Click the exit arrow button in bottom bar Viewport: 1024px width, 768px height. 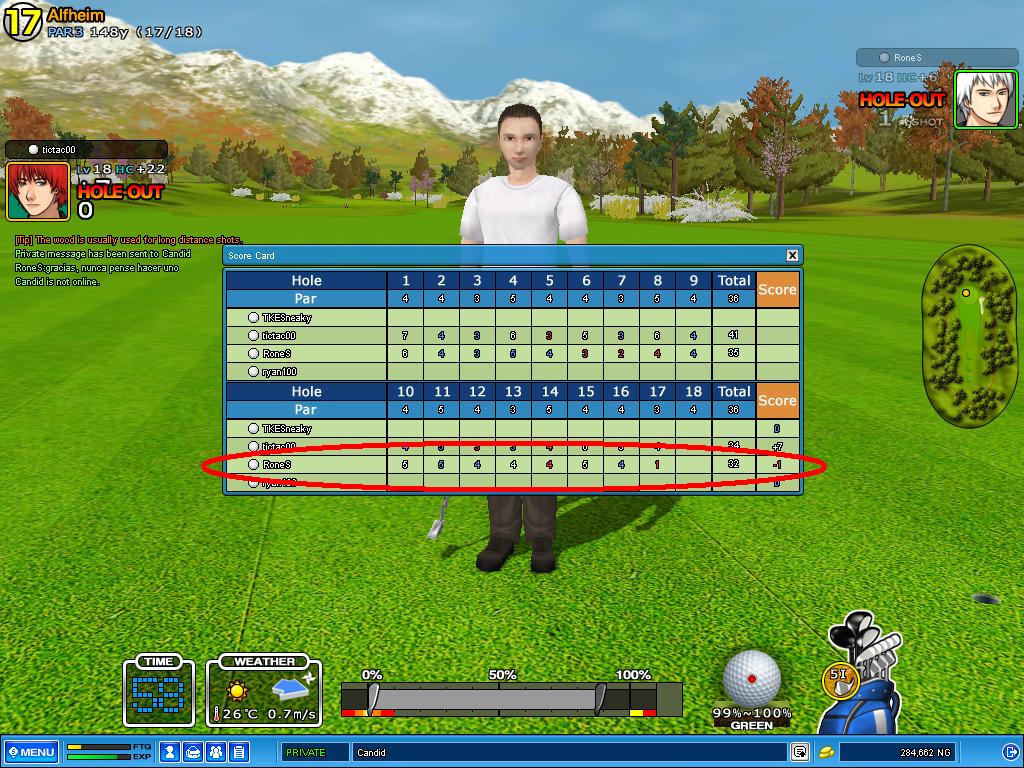click(x=1008, y=752)
